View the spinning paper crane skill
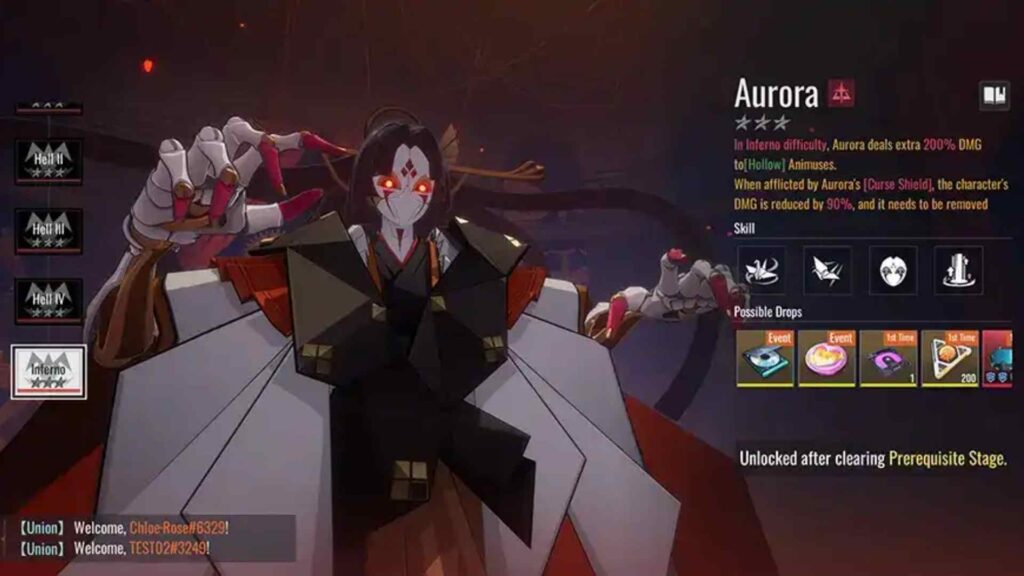This screenshot has height=576, width=1024. click(x=764, y=269)
